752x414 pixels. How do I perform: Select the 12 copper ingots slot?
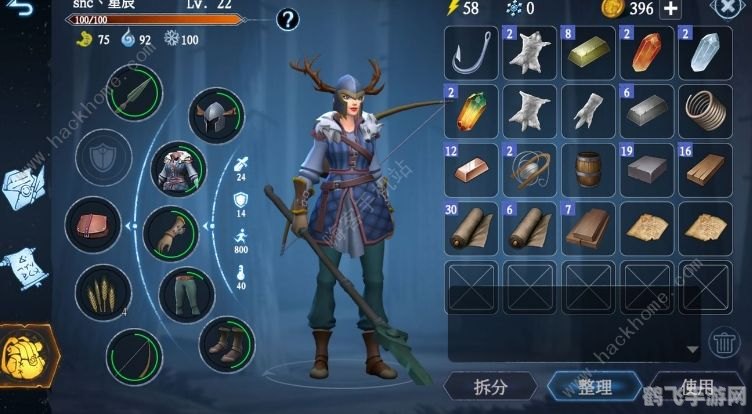[470, 168]
